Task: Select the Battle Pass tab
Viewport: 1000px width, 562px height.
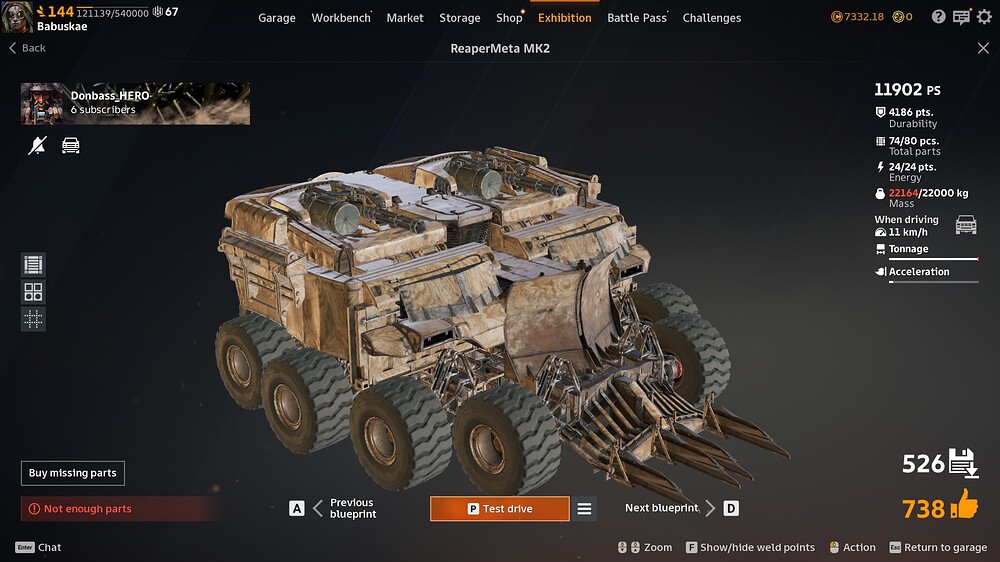Action: (637, 17)
